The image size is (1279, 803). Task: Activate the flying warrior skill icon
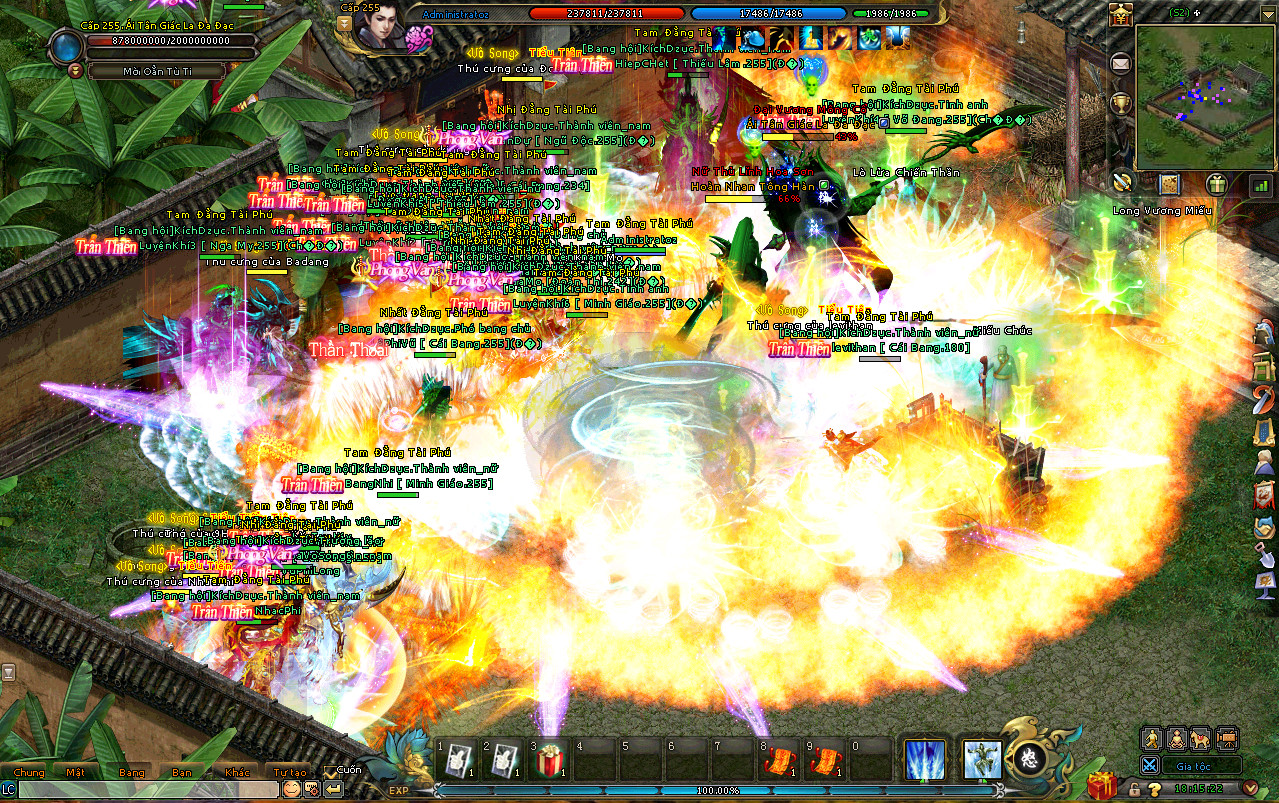click(982, 760)
